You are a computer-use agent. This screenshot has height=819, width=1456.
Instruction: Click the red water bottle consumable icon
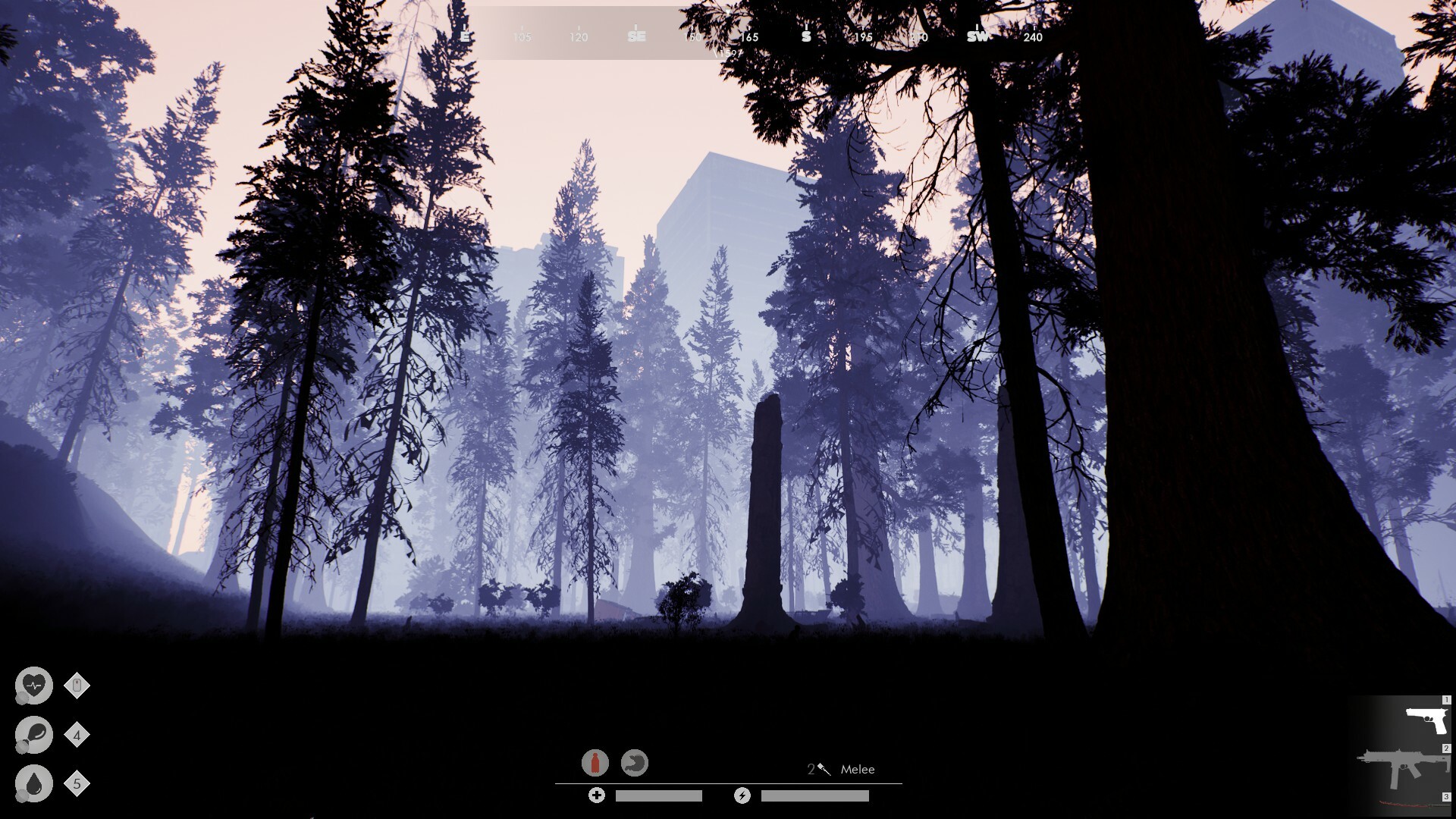pos(595,762)
